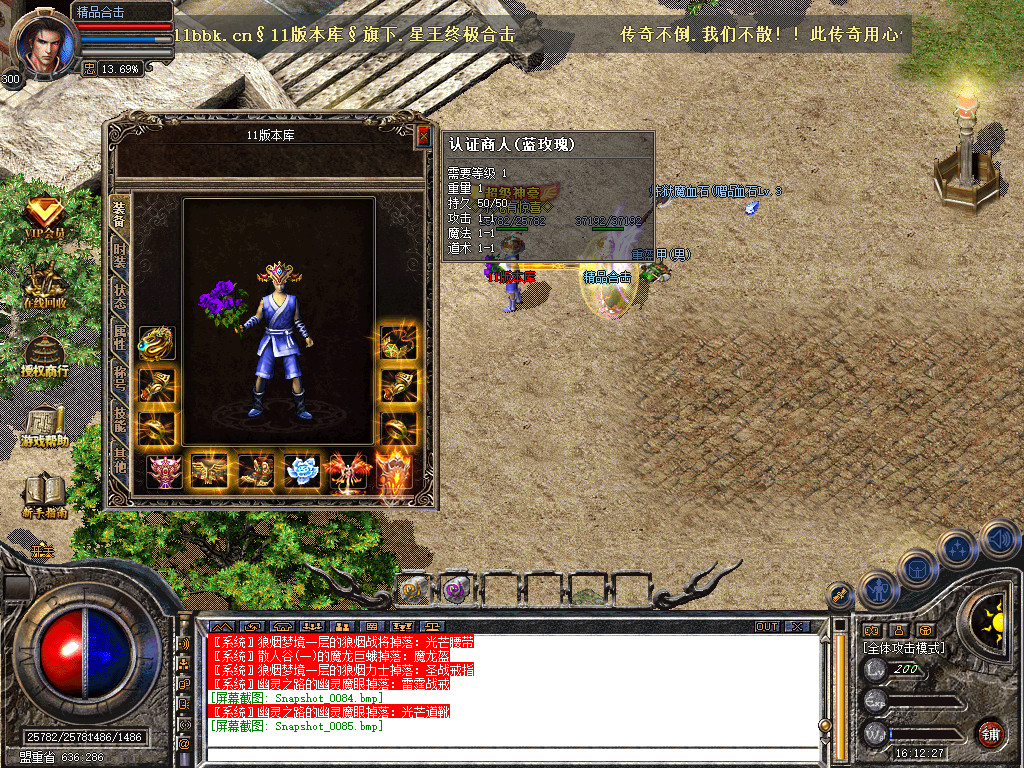Close the 11版本库 character panel
The width and height of the screenshot is (1024, 768).
(424, 136)
